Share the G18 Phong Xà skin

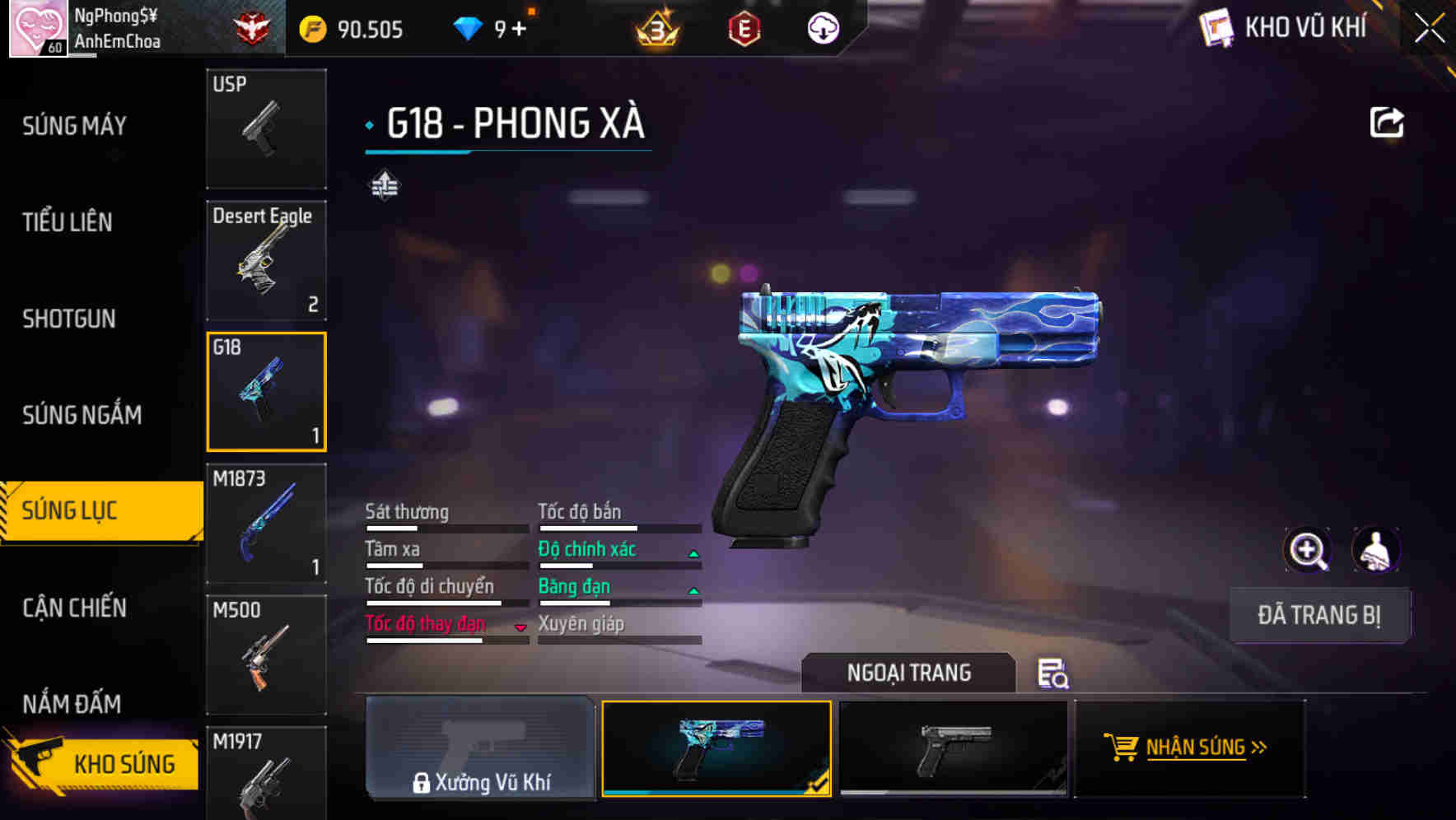(1388, 121)
